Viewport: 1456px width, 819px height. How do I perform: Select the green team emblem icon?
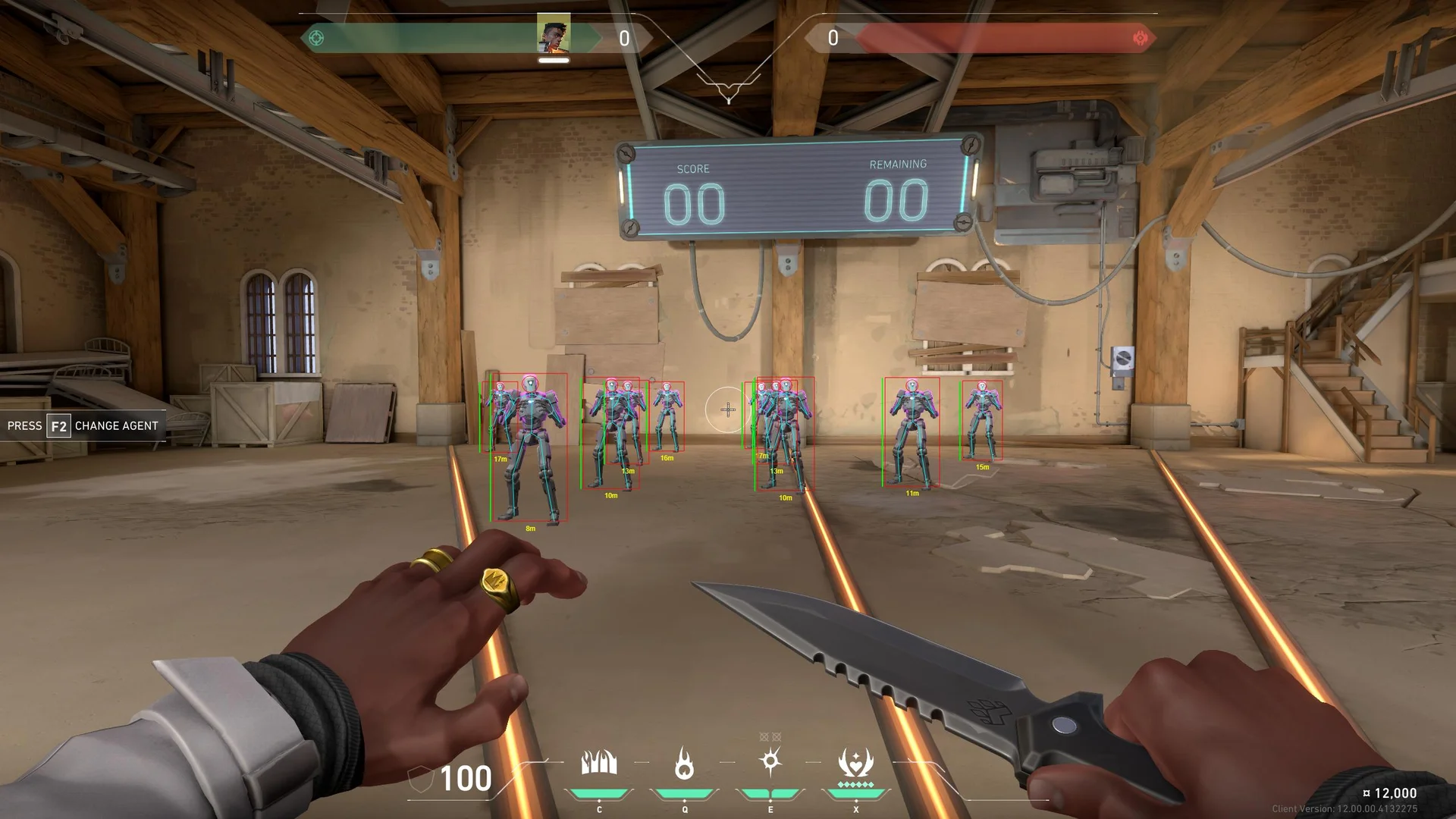point(317,38)
